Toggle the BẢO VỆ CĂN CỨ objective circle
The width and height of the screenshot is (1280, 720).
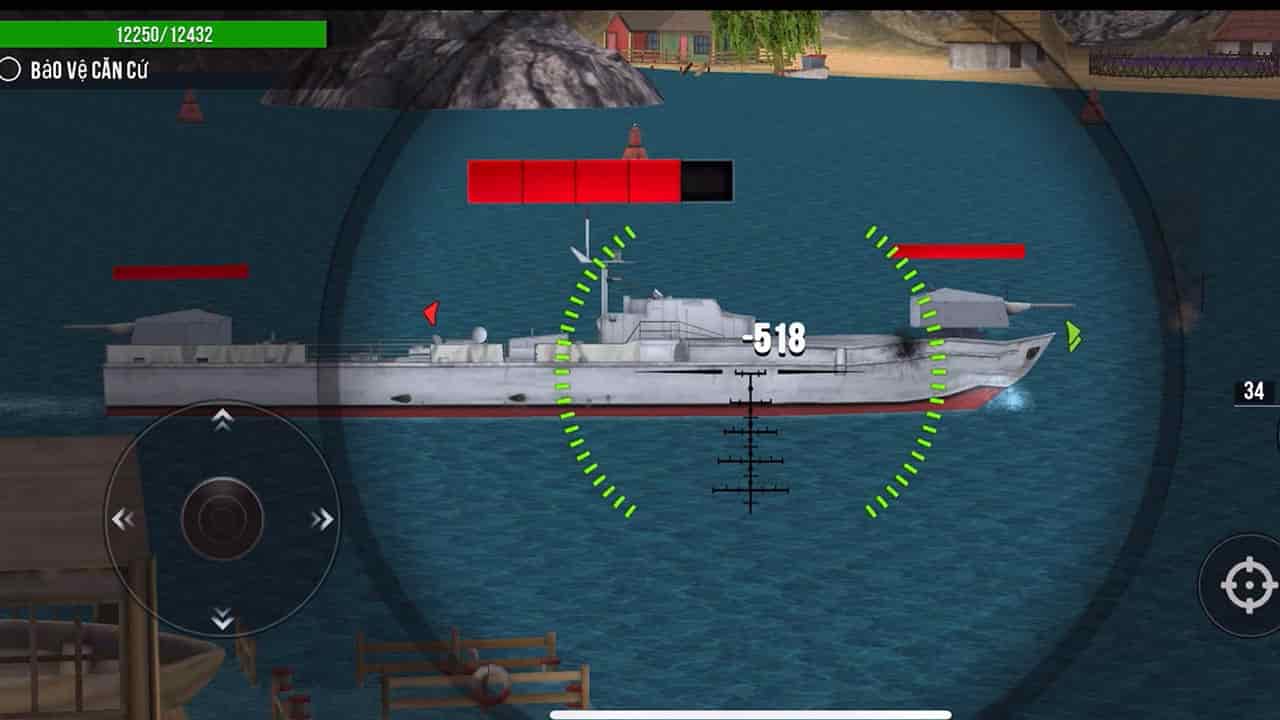12,69
